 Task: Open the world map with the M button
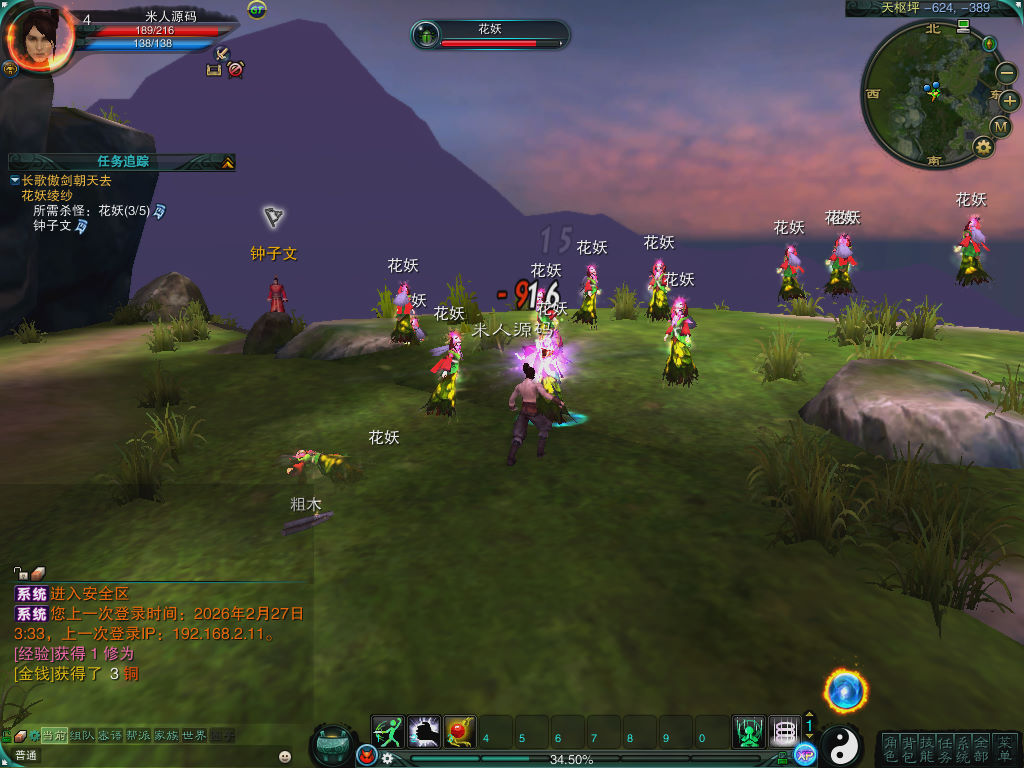1000,126
